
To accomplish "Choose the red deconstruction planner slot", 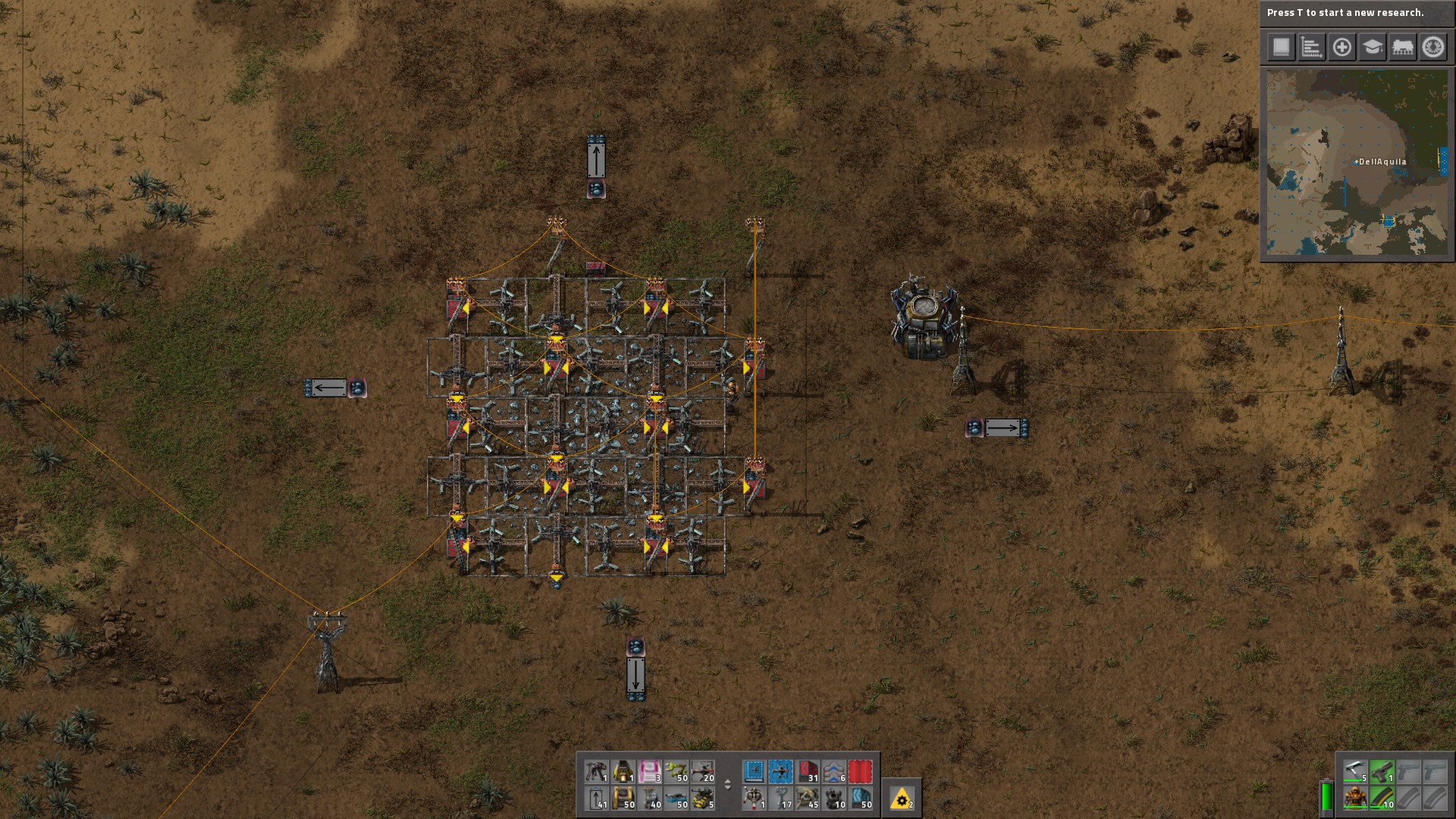I will point(860,772).
